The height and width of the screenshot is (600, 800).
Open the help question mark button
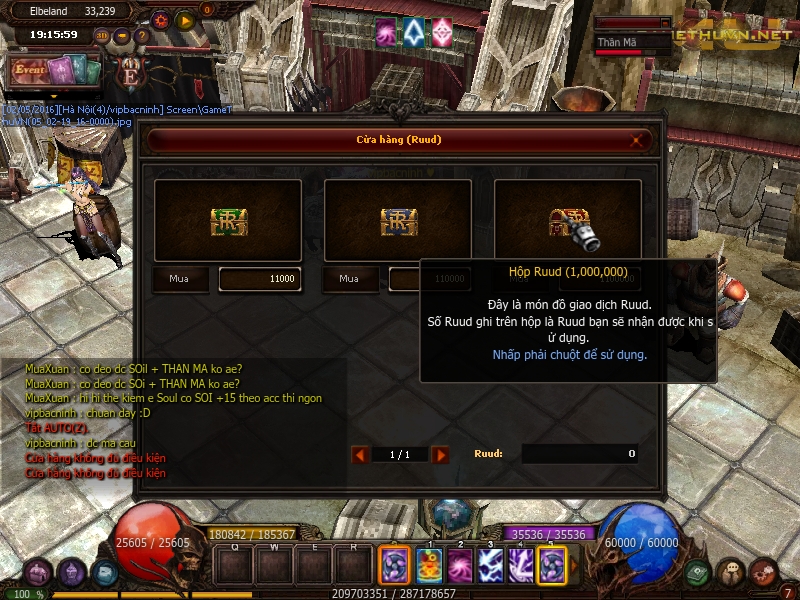pos(141,36)
